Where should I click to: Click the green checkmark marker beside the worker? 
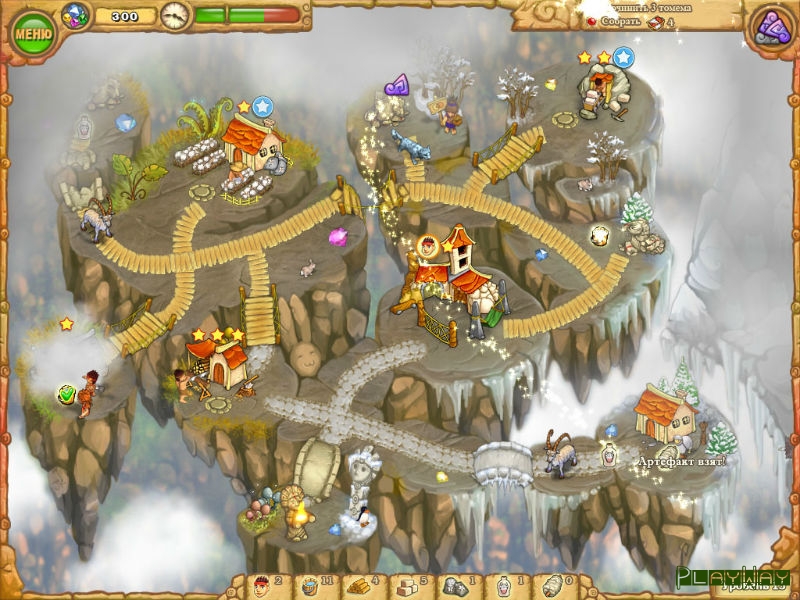pos(67,394)
